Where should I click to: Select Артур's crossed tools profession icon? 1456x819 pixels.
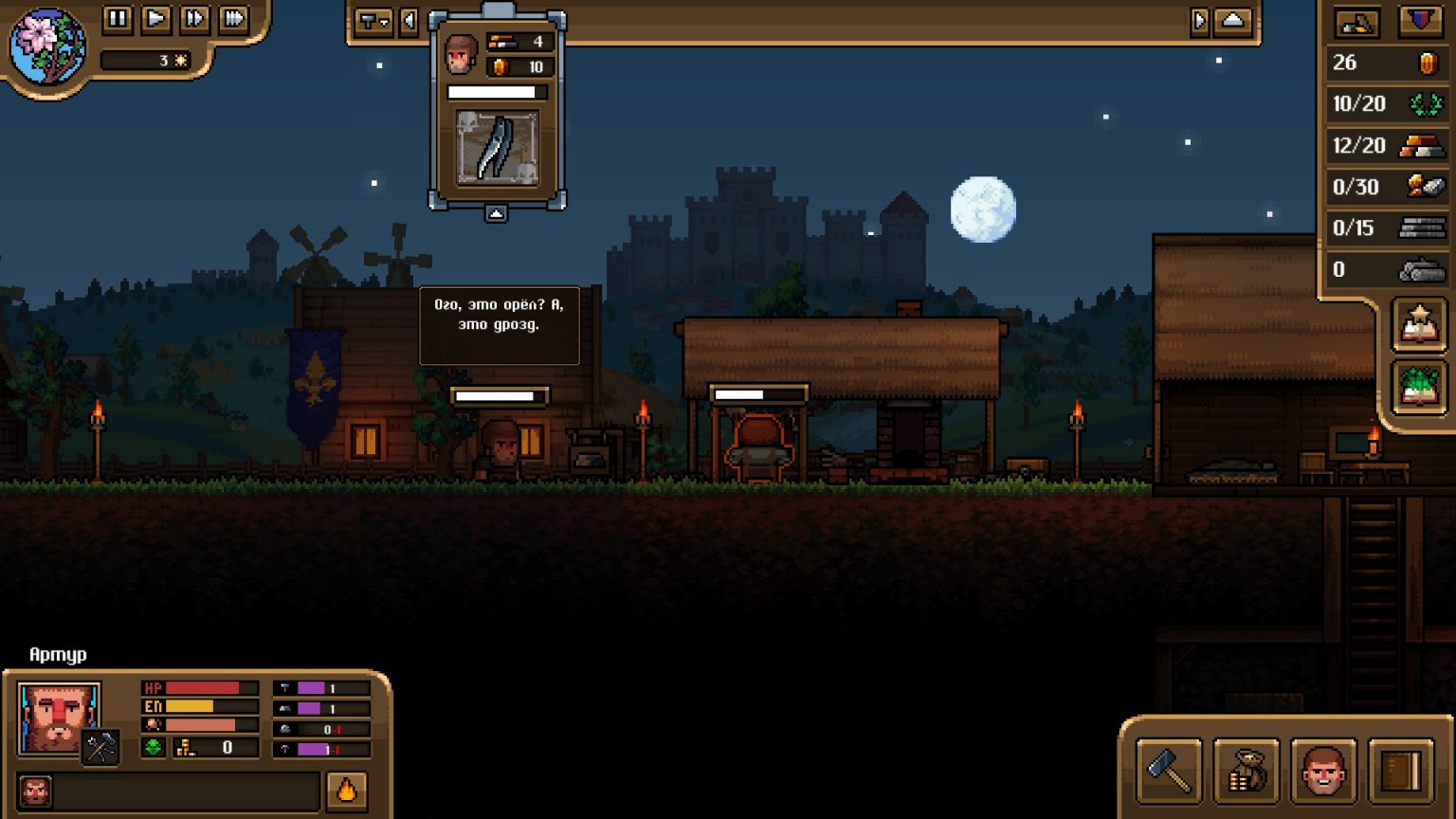point(100,748)
